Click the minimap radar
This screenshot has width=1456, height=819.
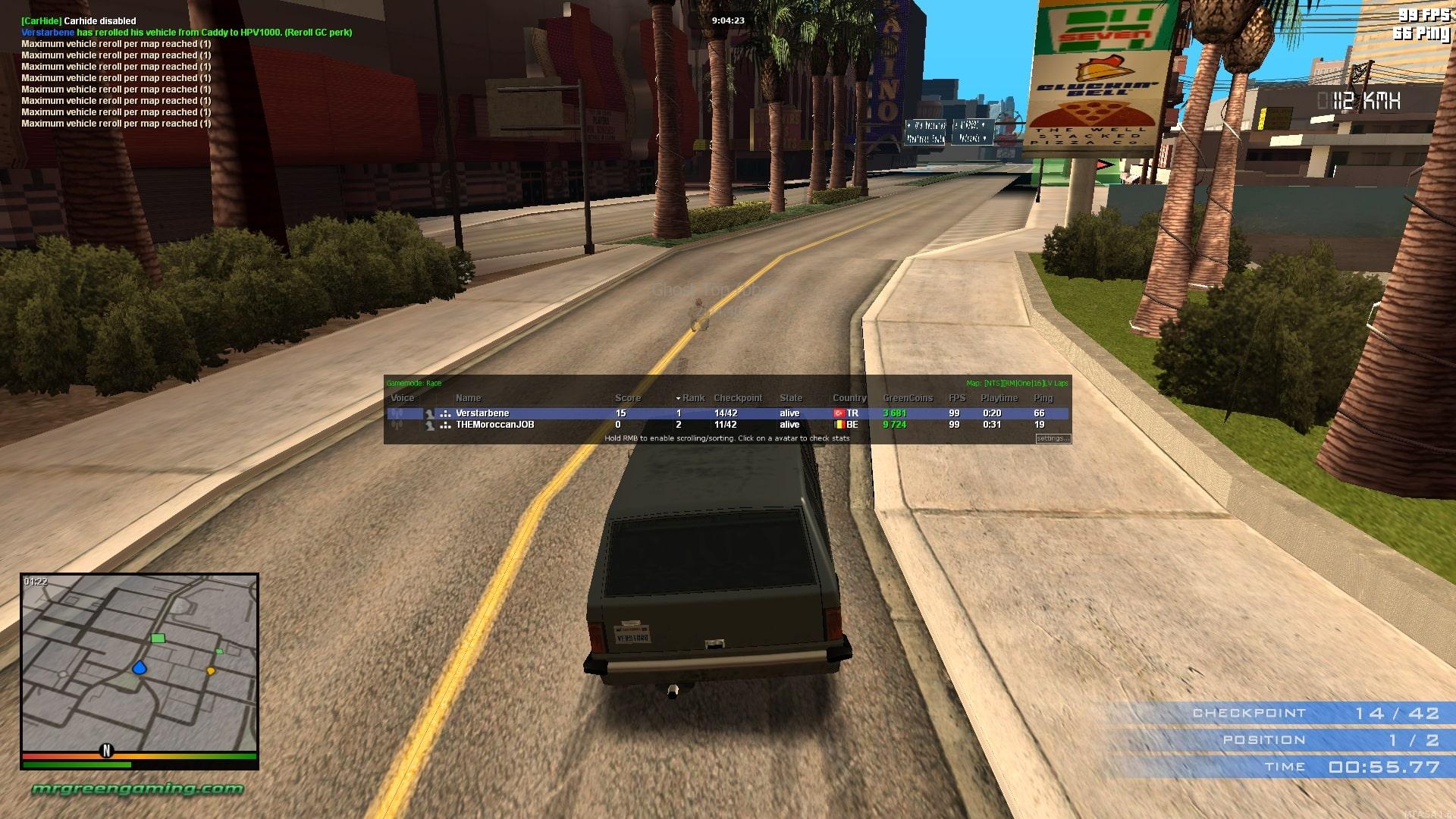[x=140, y=663]
